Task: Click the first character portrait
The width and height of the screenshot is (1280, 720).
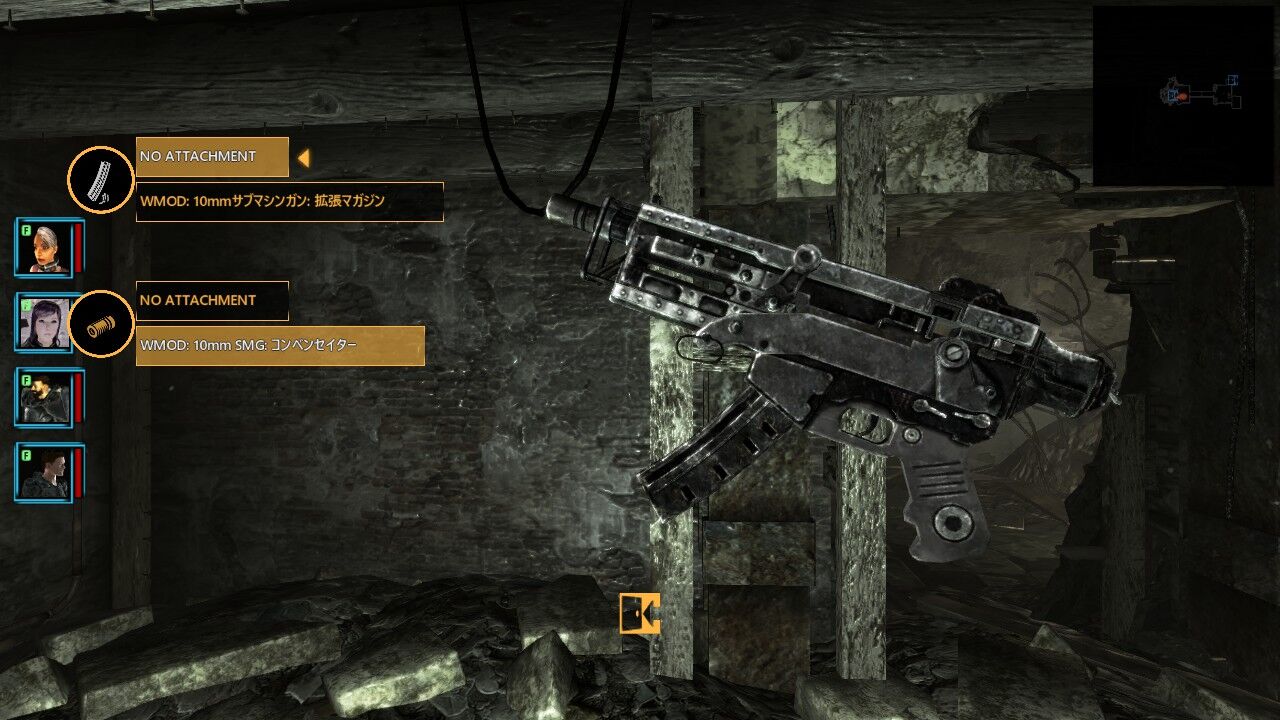Action: 44,247
